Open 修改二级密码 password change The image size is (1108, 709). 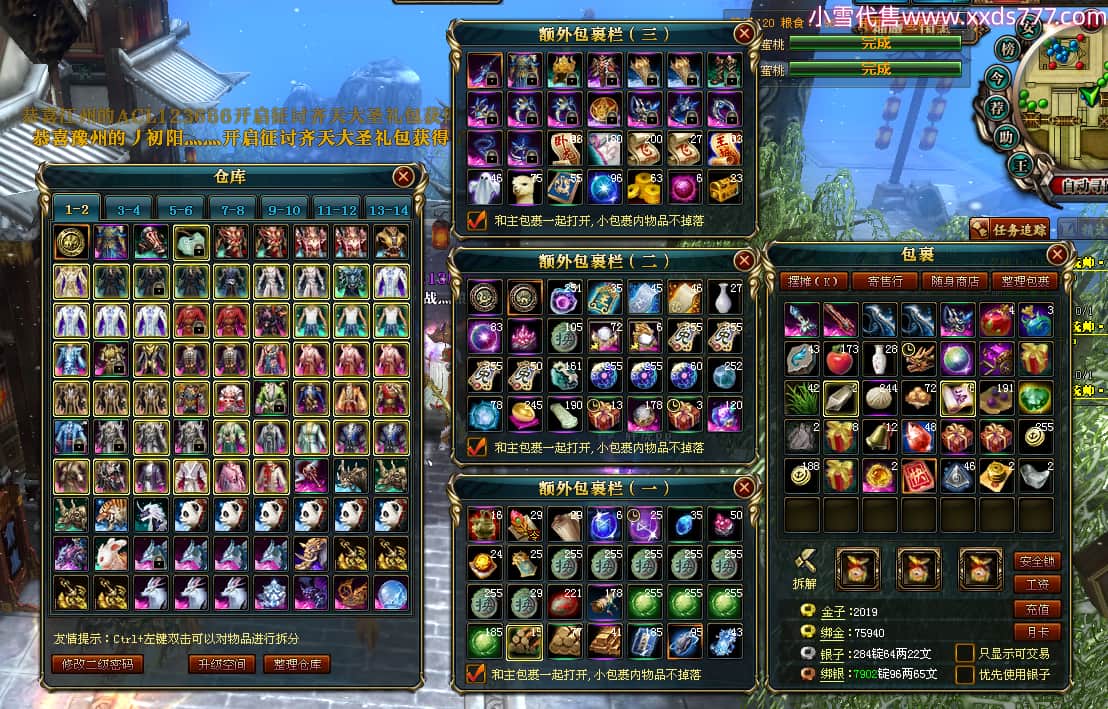[97, 664]
